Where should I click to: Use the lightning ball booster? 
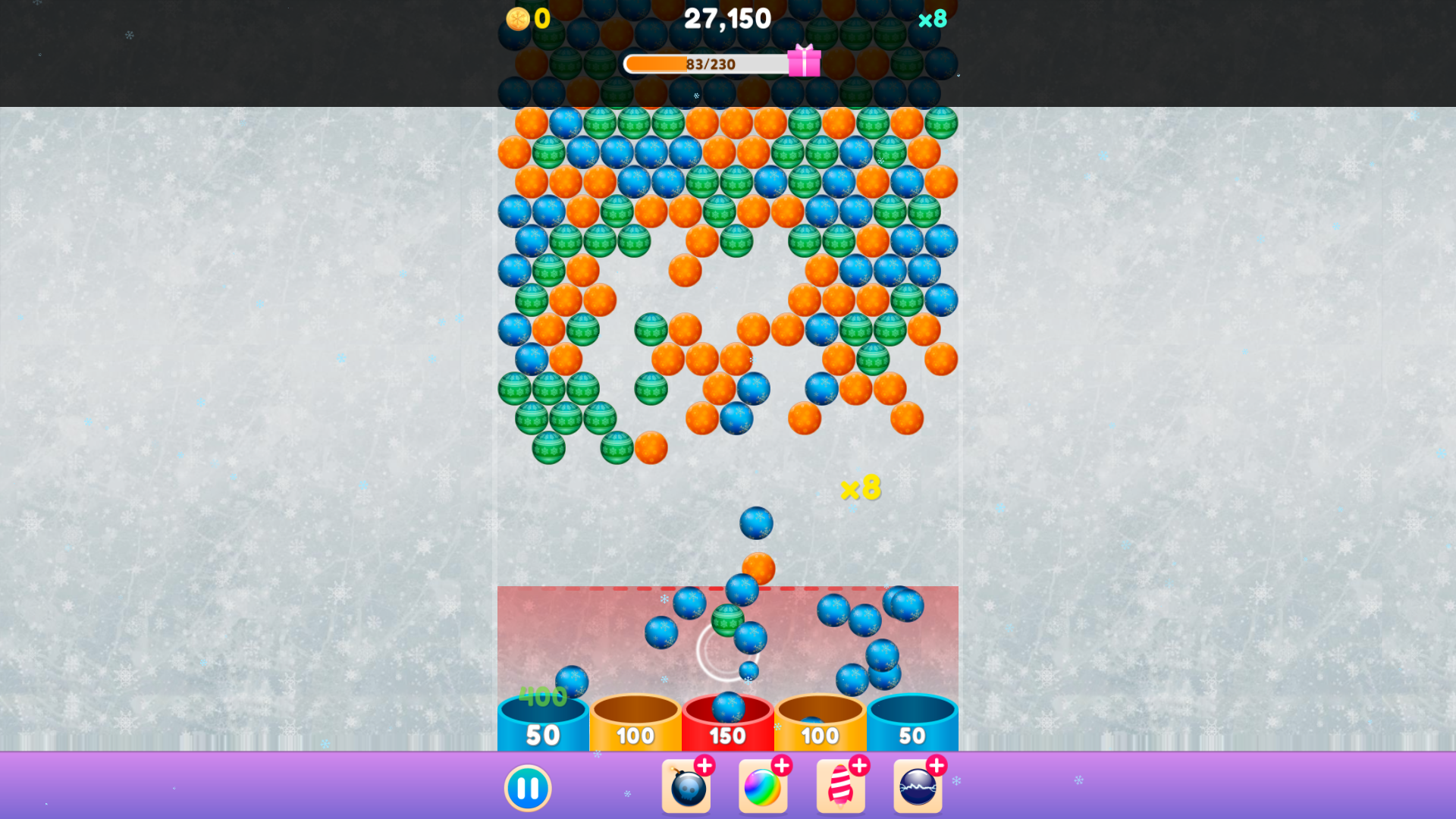[917, 787]
